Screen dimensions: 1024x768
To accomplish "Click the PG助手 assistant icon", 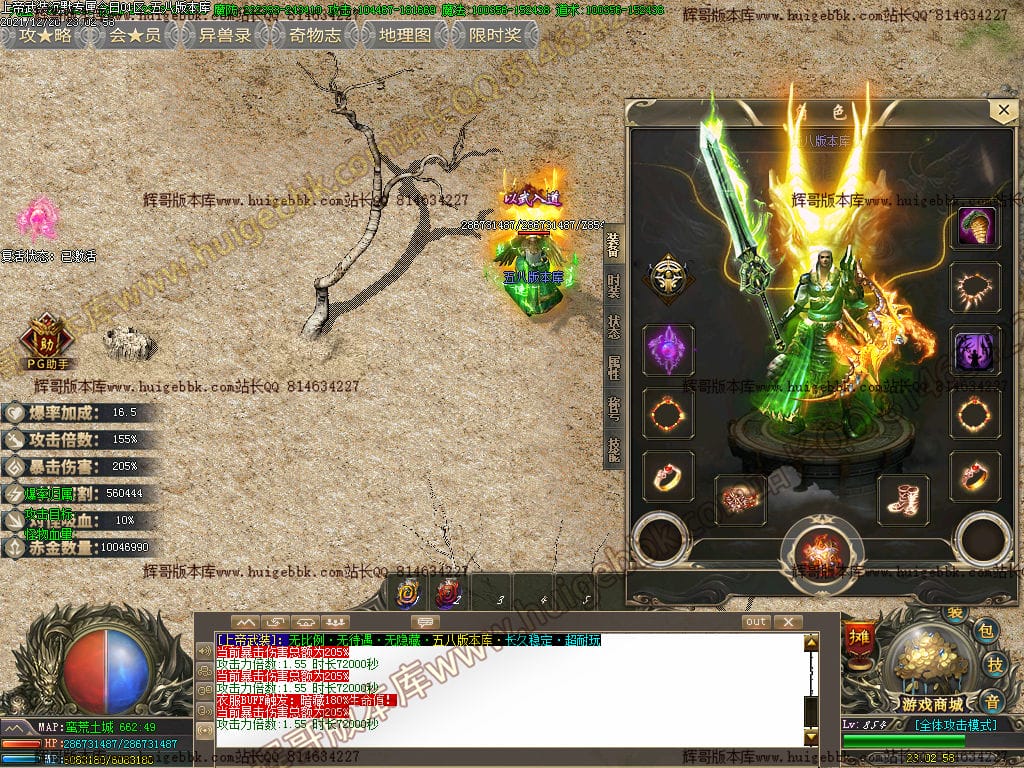I will point(46,339).
